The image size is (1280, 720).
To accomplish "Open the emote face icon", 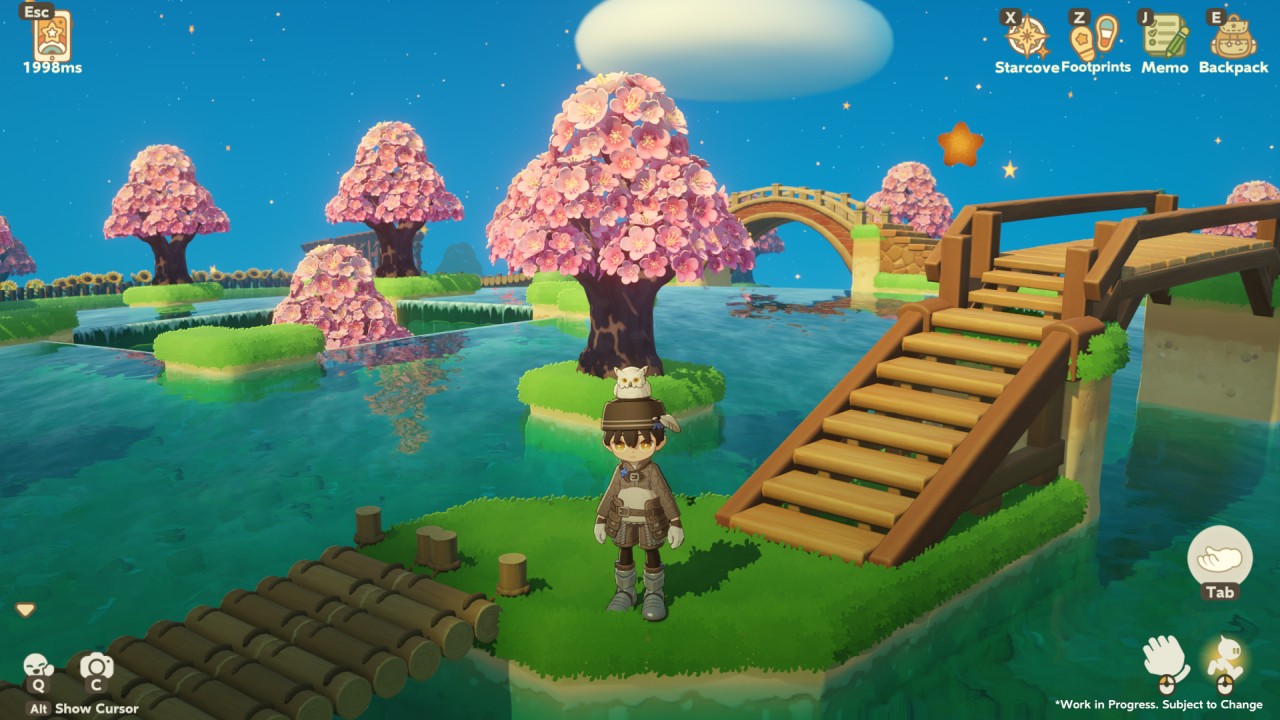I will click(x=38, y=666).
